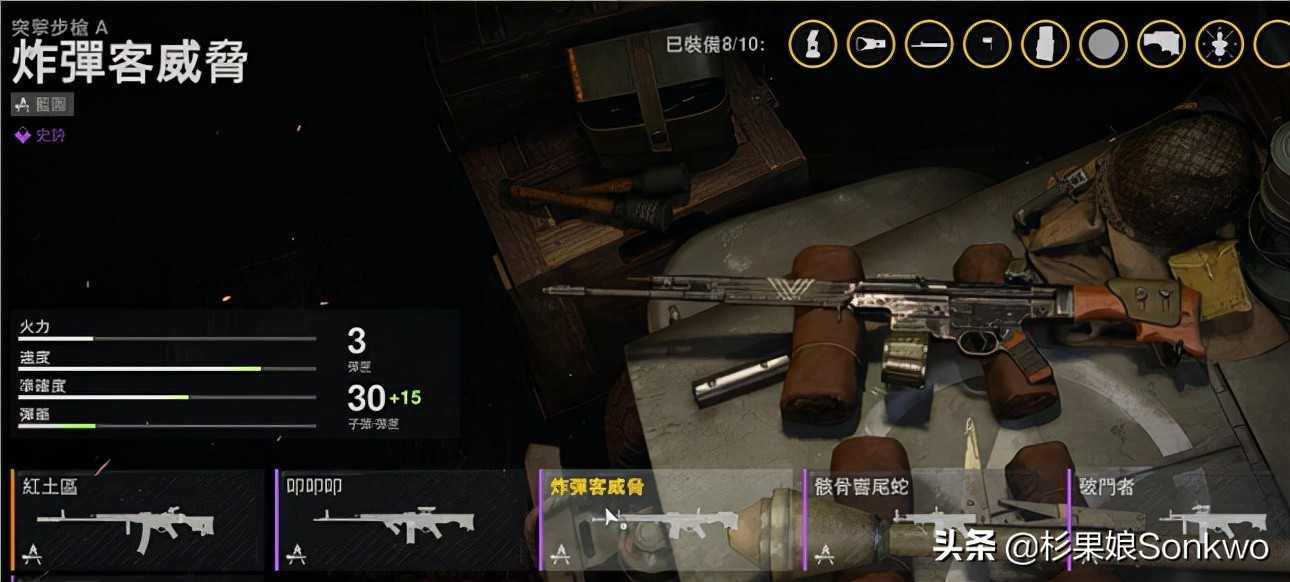
Task: Click the crossed-arrows perk attachment icon
Action: (x=1220, y=44)
